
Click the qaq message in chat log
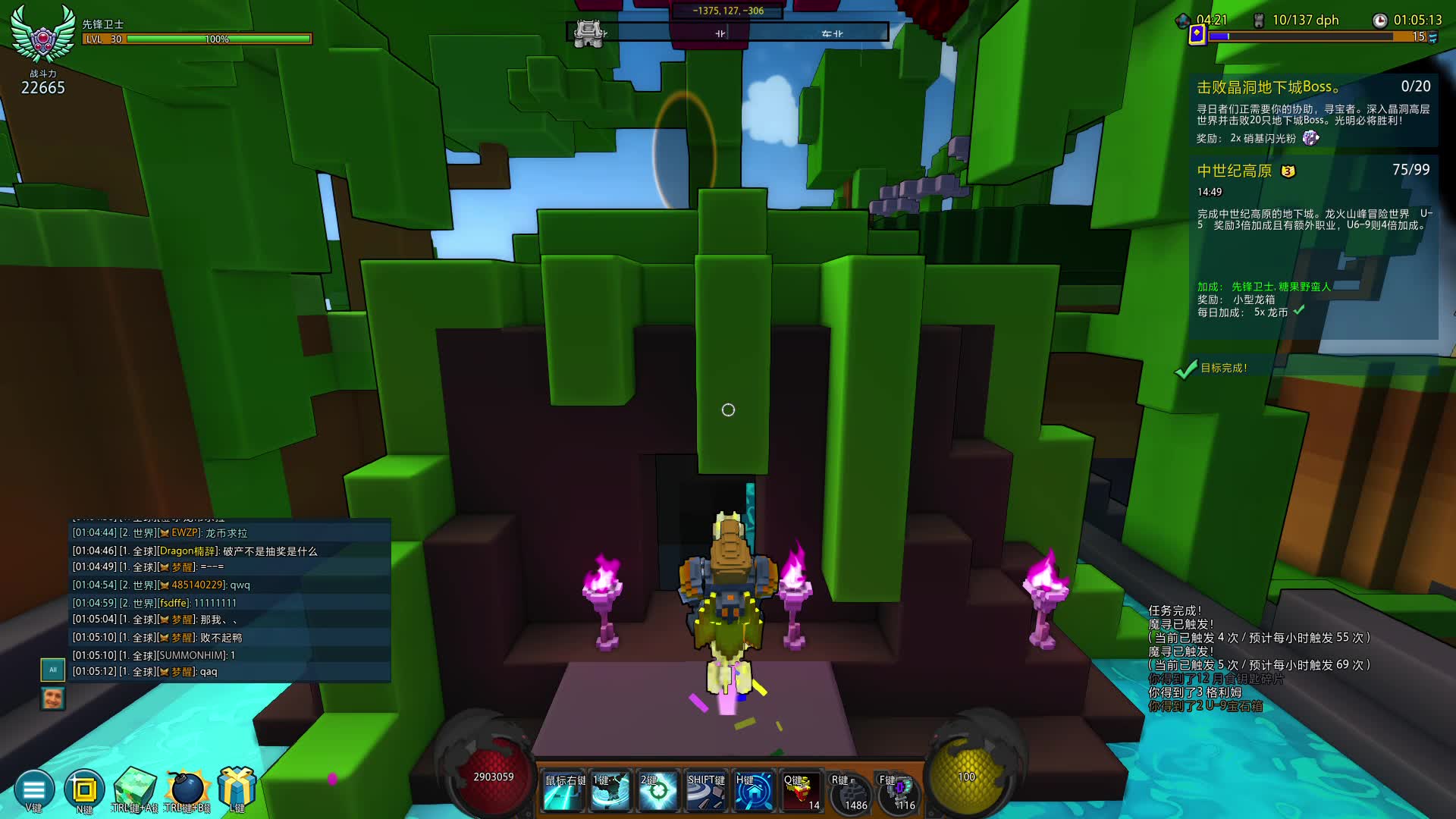[x=208, y=672]
